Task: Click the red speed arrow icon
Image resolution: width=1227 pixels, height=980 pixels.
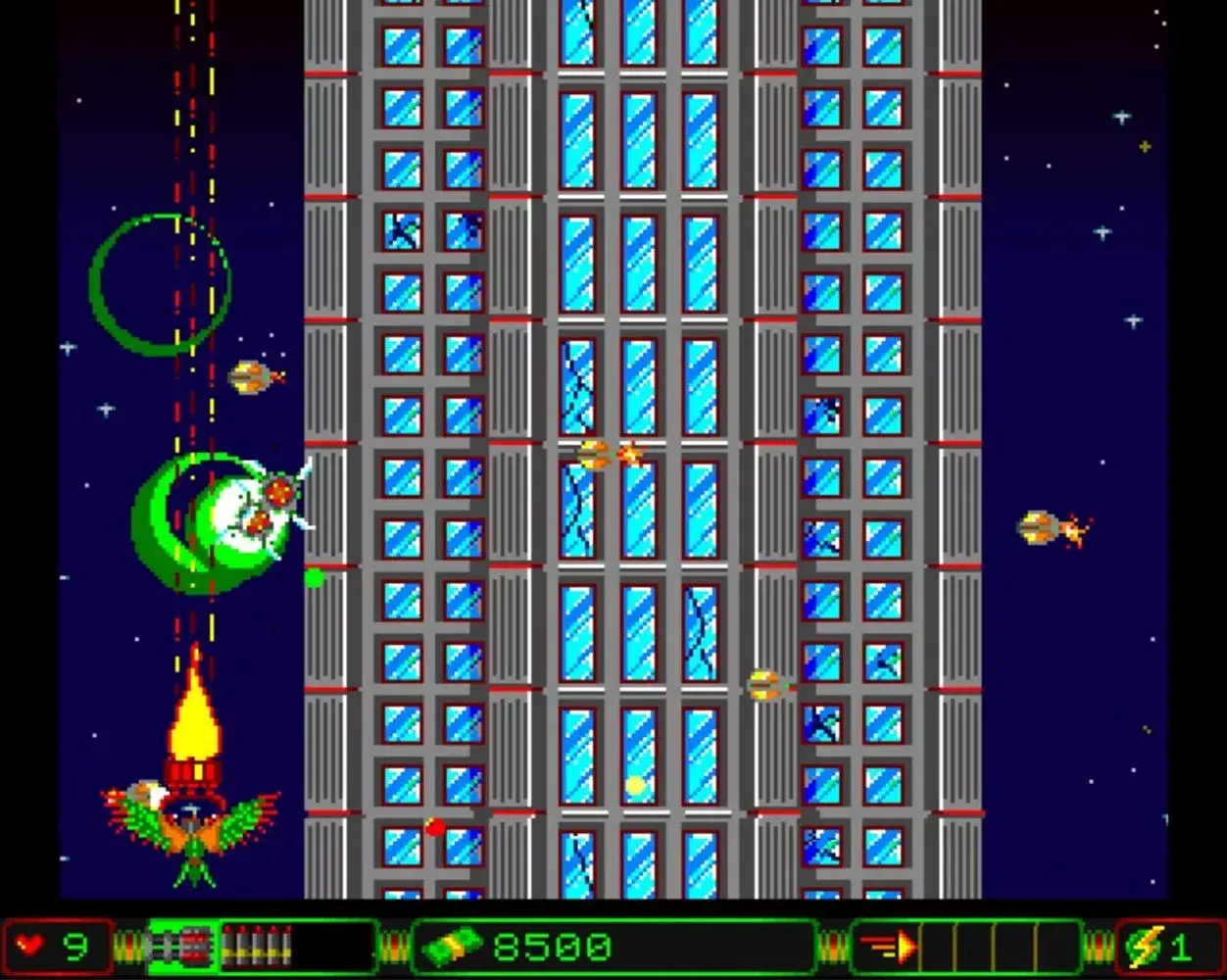Action: point(889,948)
